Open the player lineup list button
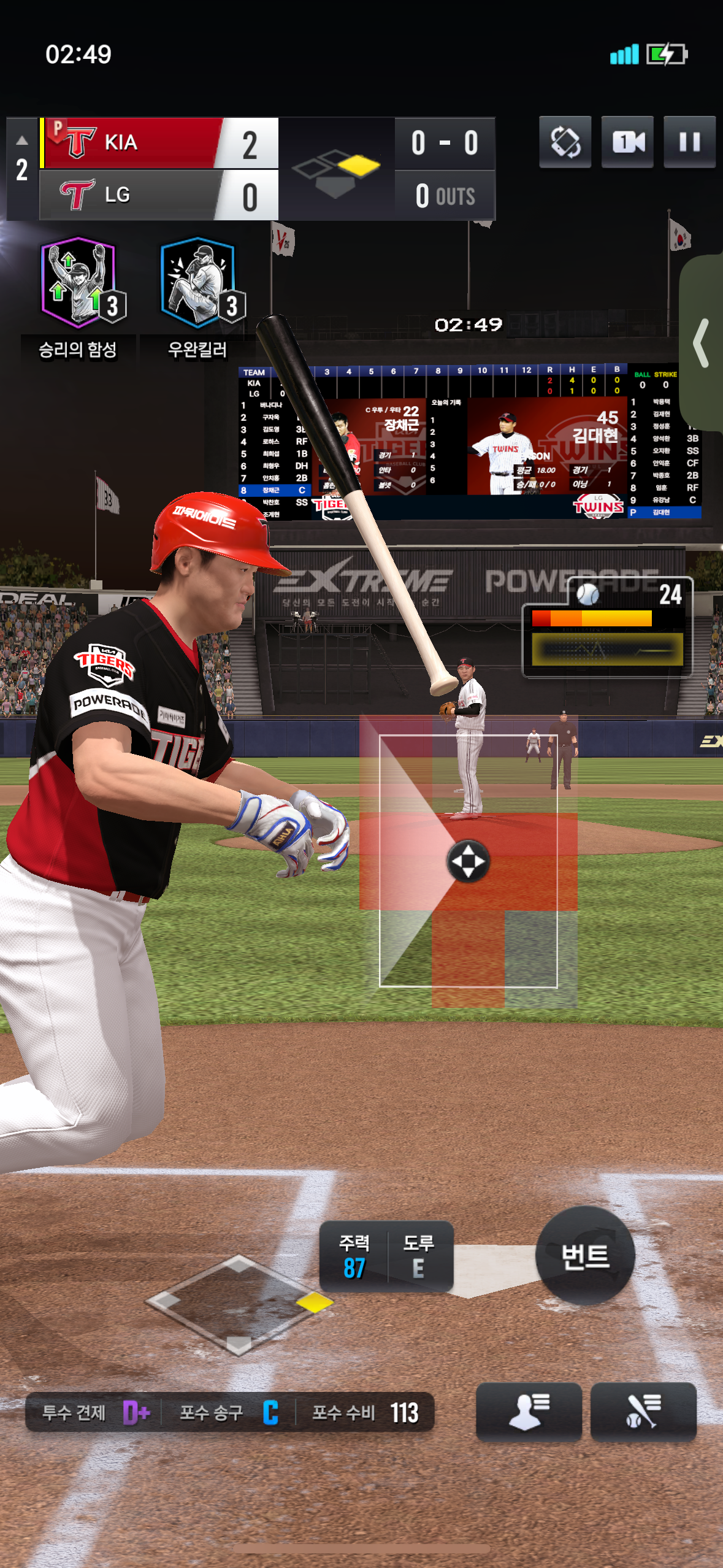This screenshot has width=723, height=1568. [529, 1412]
